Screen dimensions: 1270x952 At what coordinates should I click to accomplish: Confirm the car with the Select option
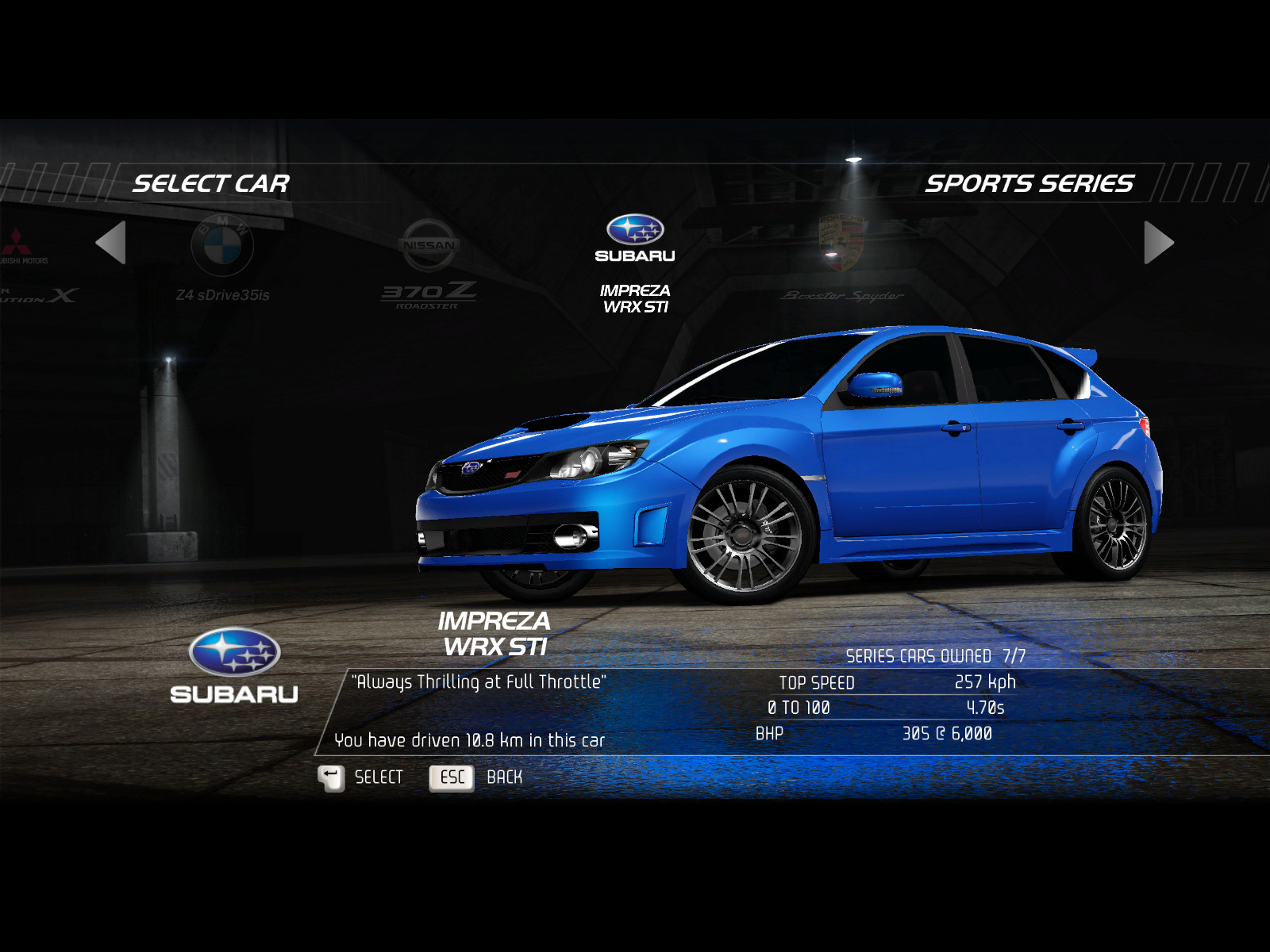(362, 777)
